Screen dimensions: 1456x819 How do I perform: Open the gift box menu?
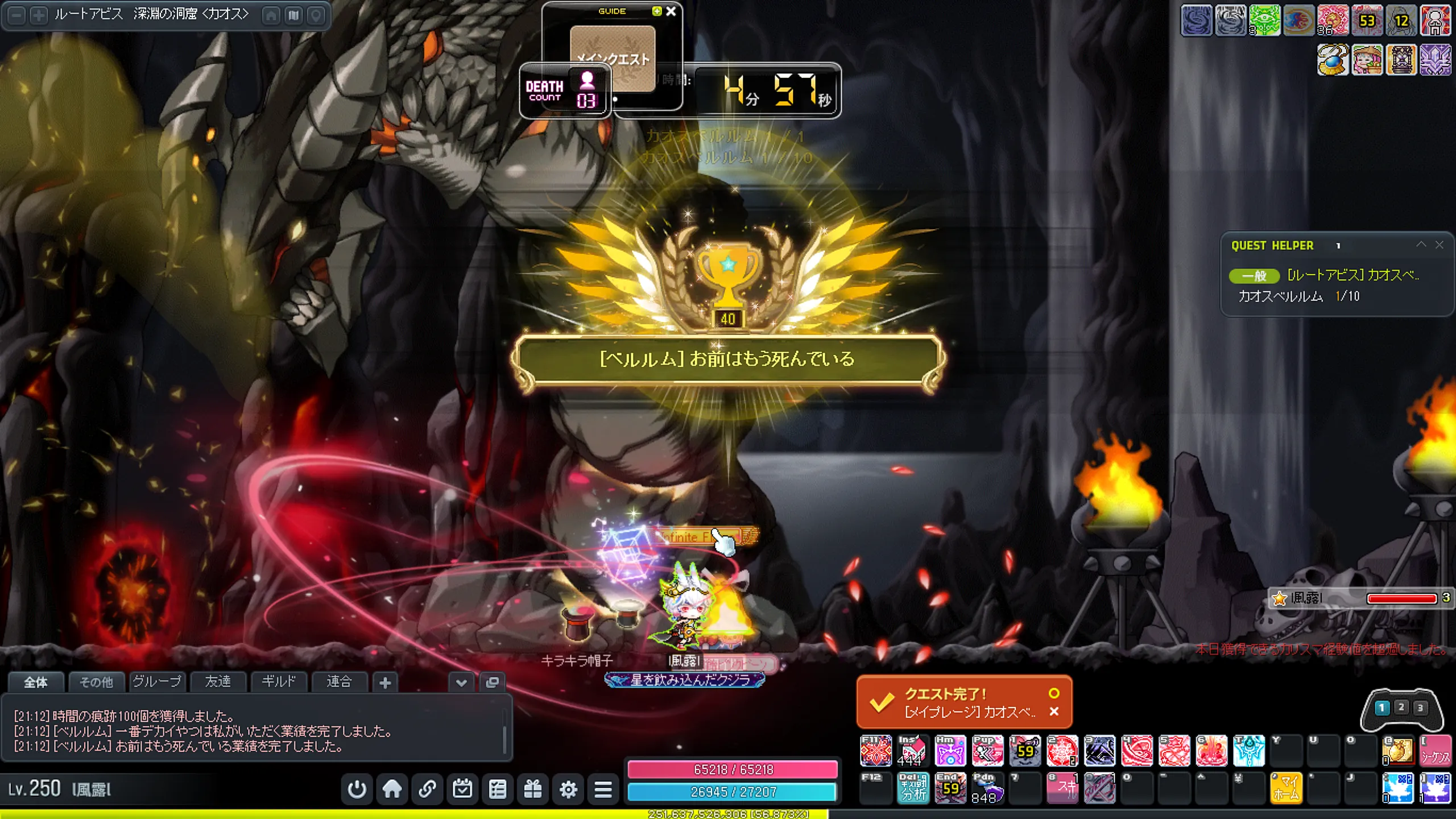tap(533, 789)
